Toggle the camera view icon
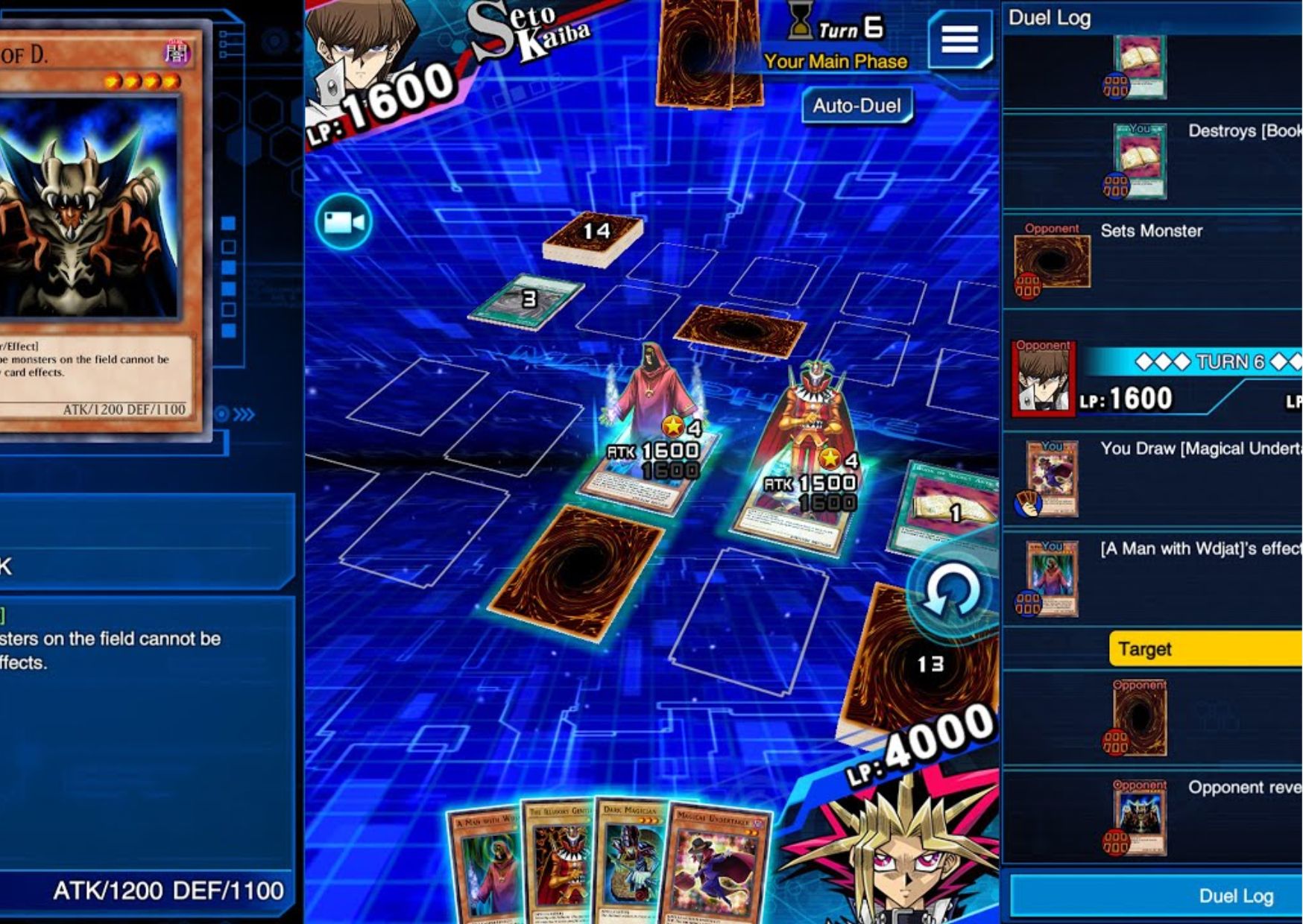 (344, 222)
